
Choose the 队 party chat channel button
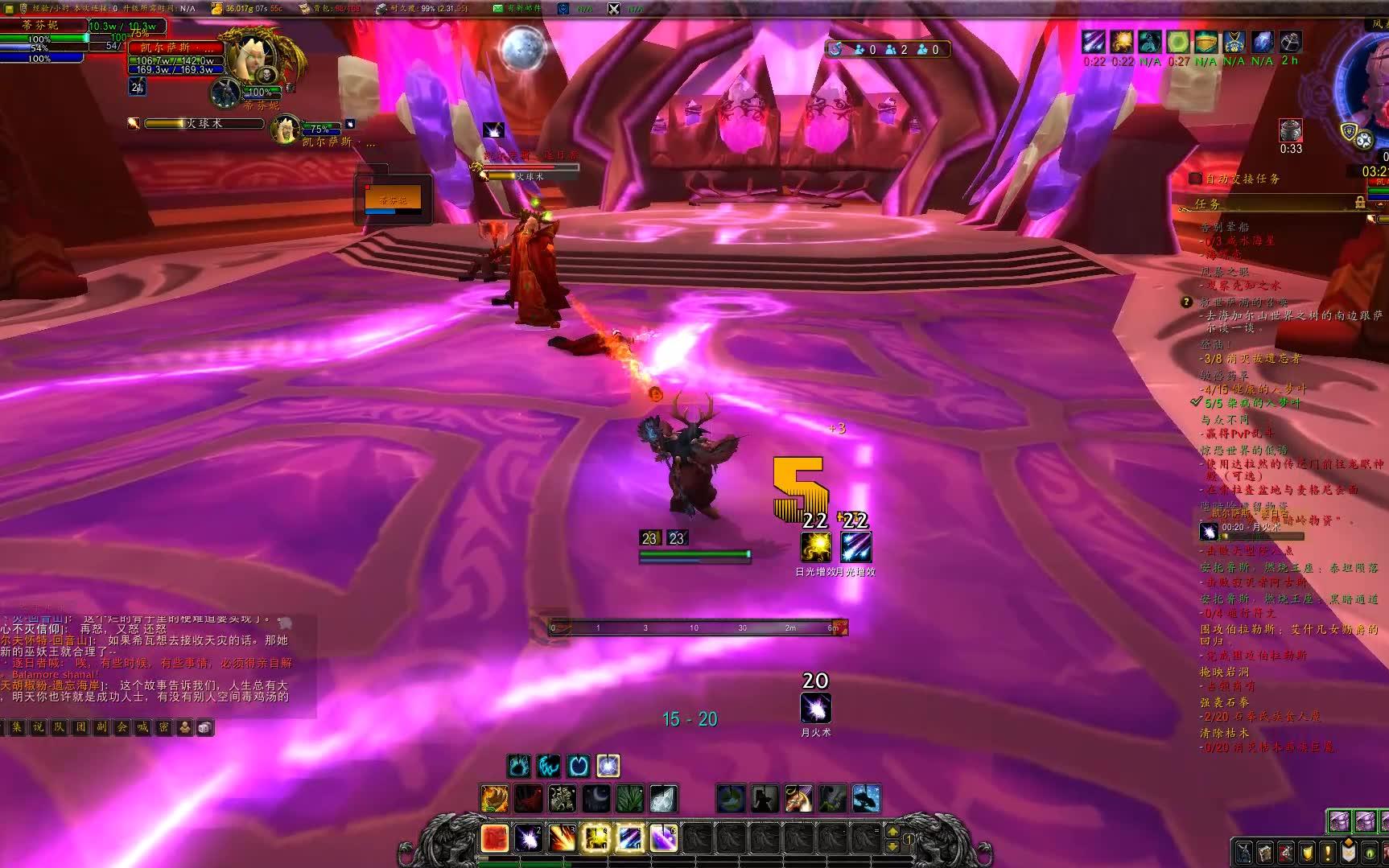point(59,727)
